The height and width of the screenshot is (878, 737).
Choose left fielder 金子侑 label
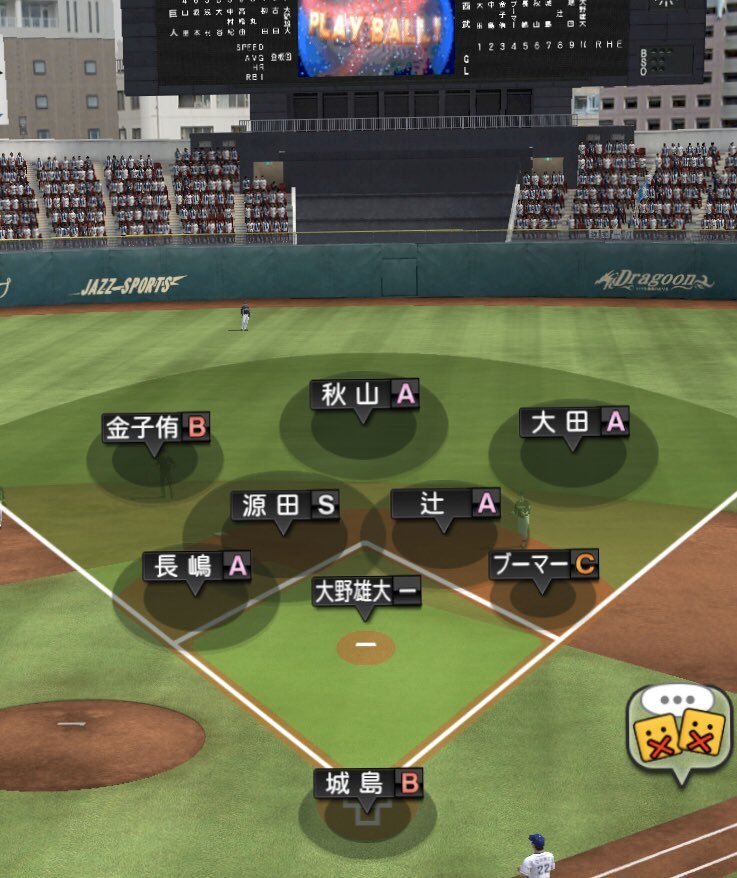click(x=156, y=429)
